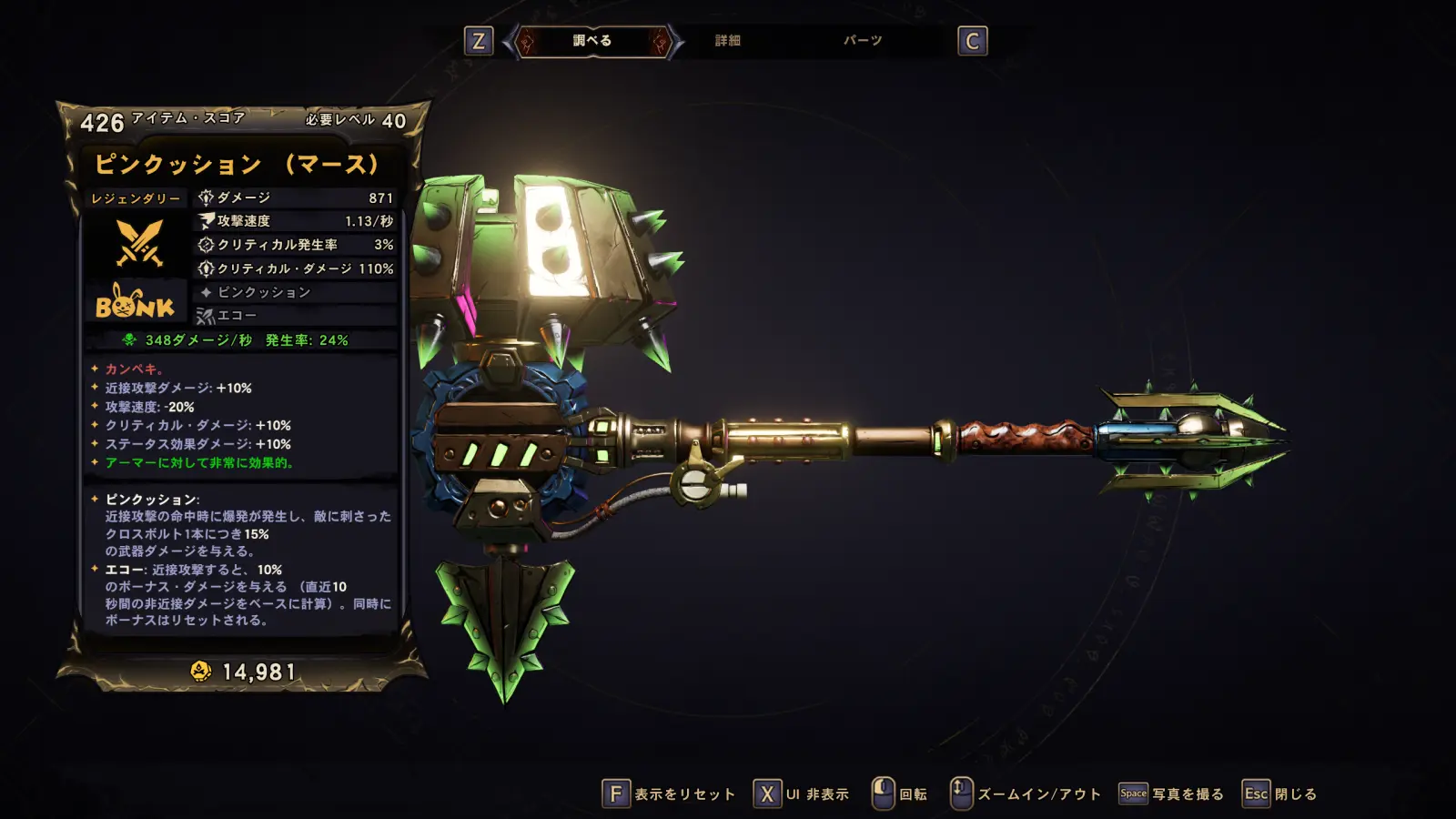Viewport: 1456px width, 819px height.
Task: Click 表示をリセット to reset view
Action: [669, 794]
